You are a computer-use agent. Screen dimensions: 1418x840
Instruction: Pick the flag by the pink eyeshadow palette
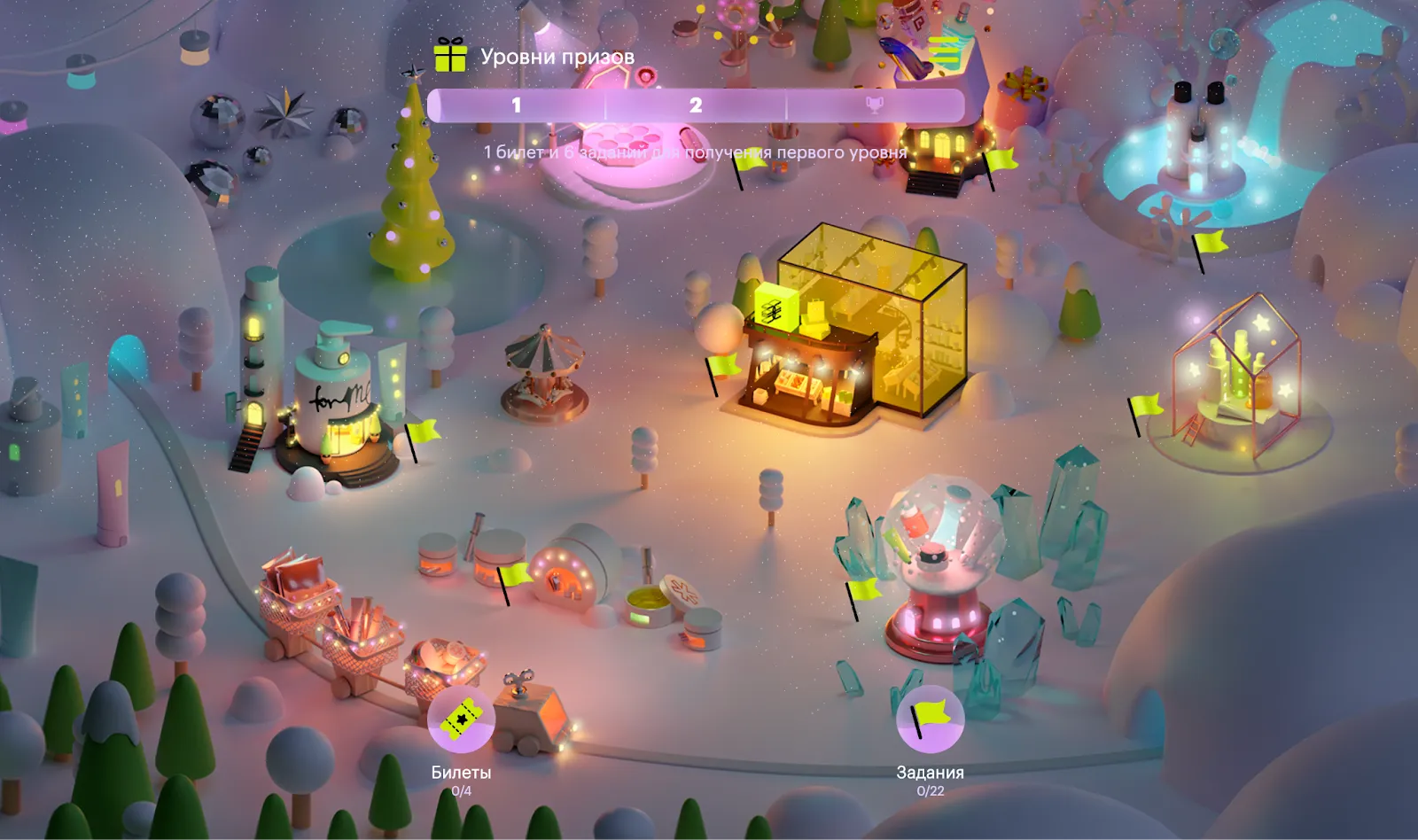(749, 162)
